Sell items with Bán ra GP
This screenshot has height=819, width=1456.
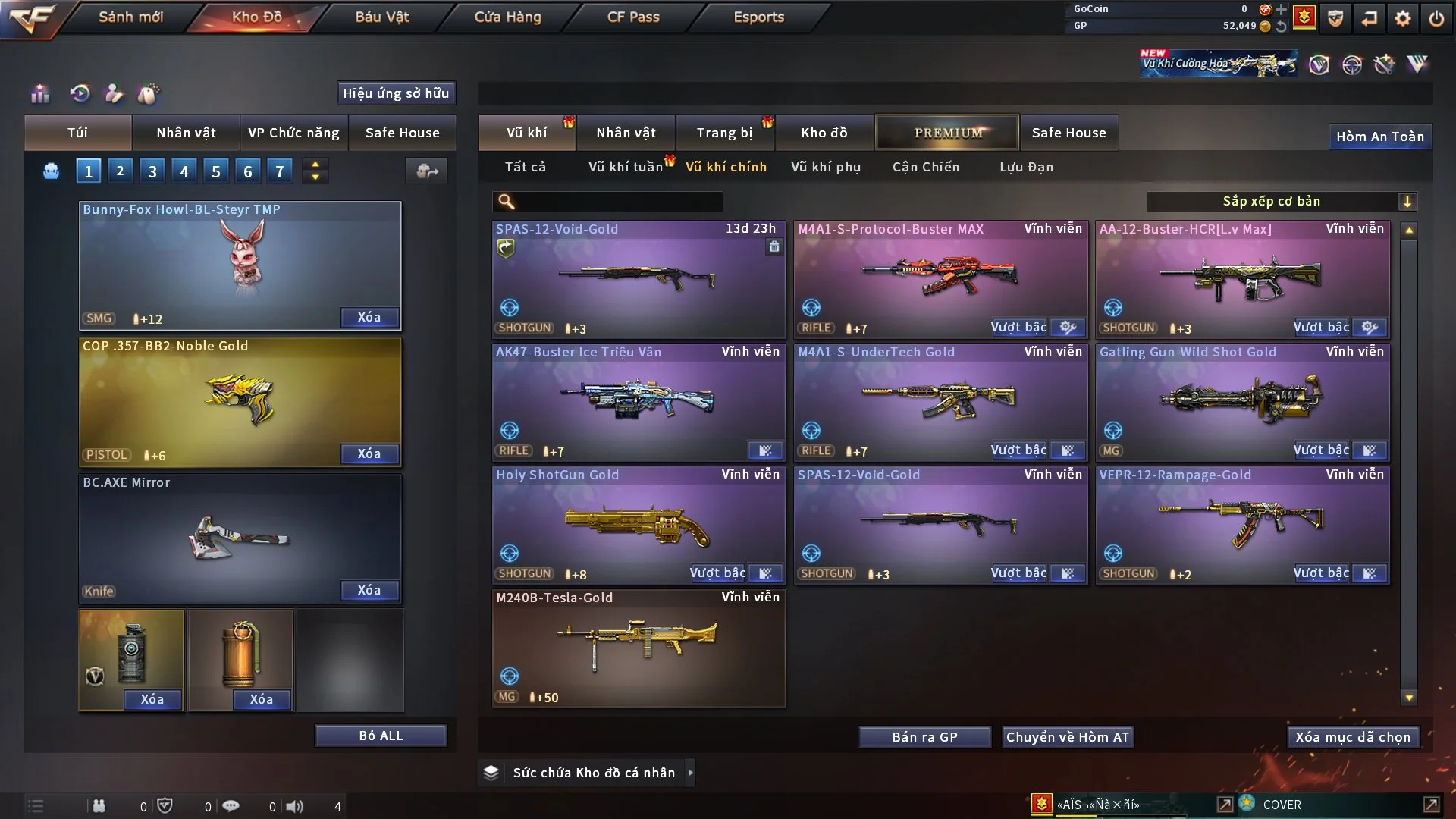924,737
